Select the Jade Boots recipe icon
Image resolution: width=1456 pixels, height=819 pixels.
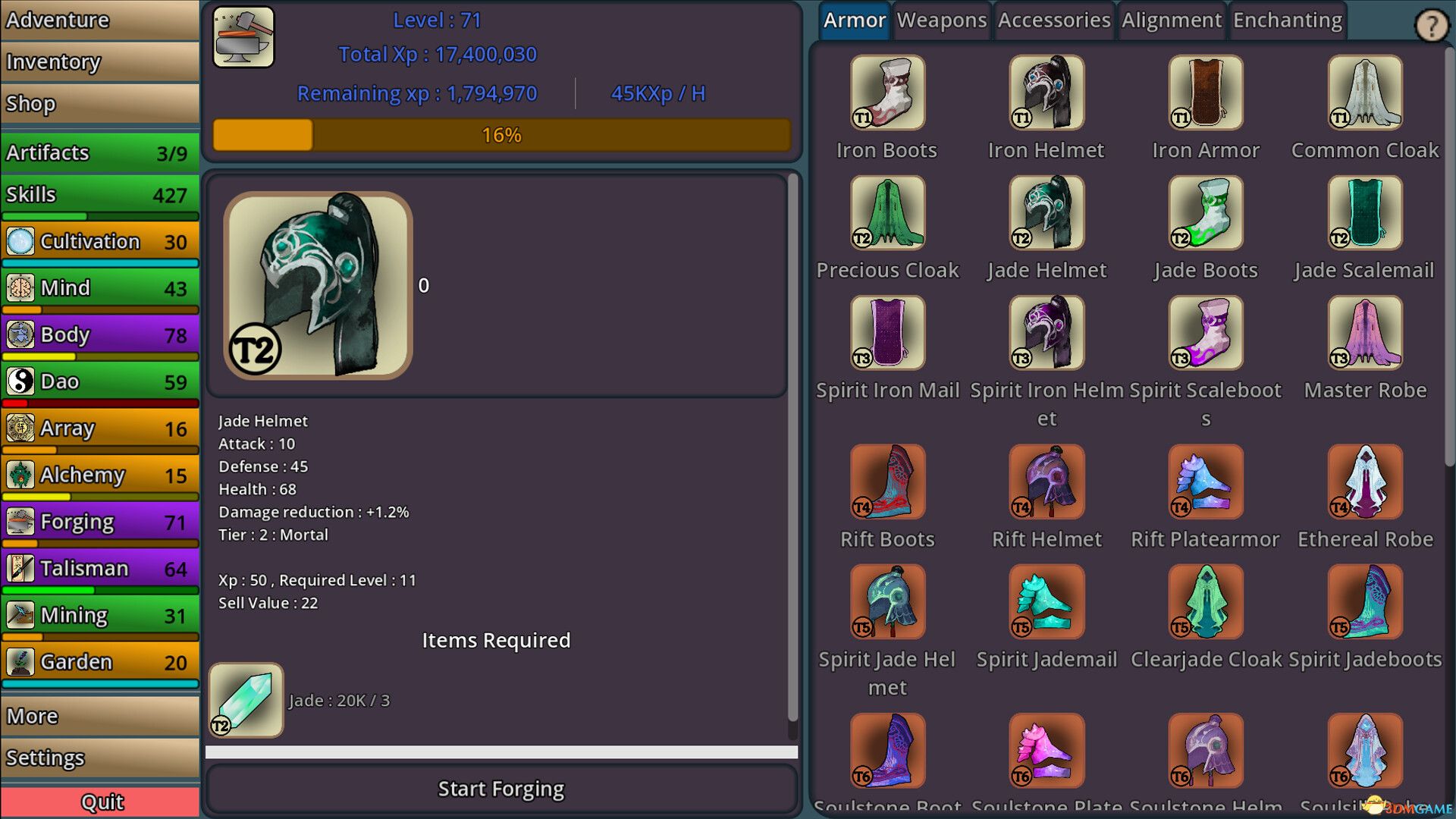pyautogui.click(x=1205, y=212)
